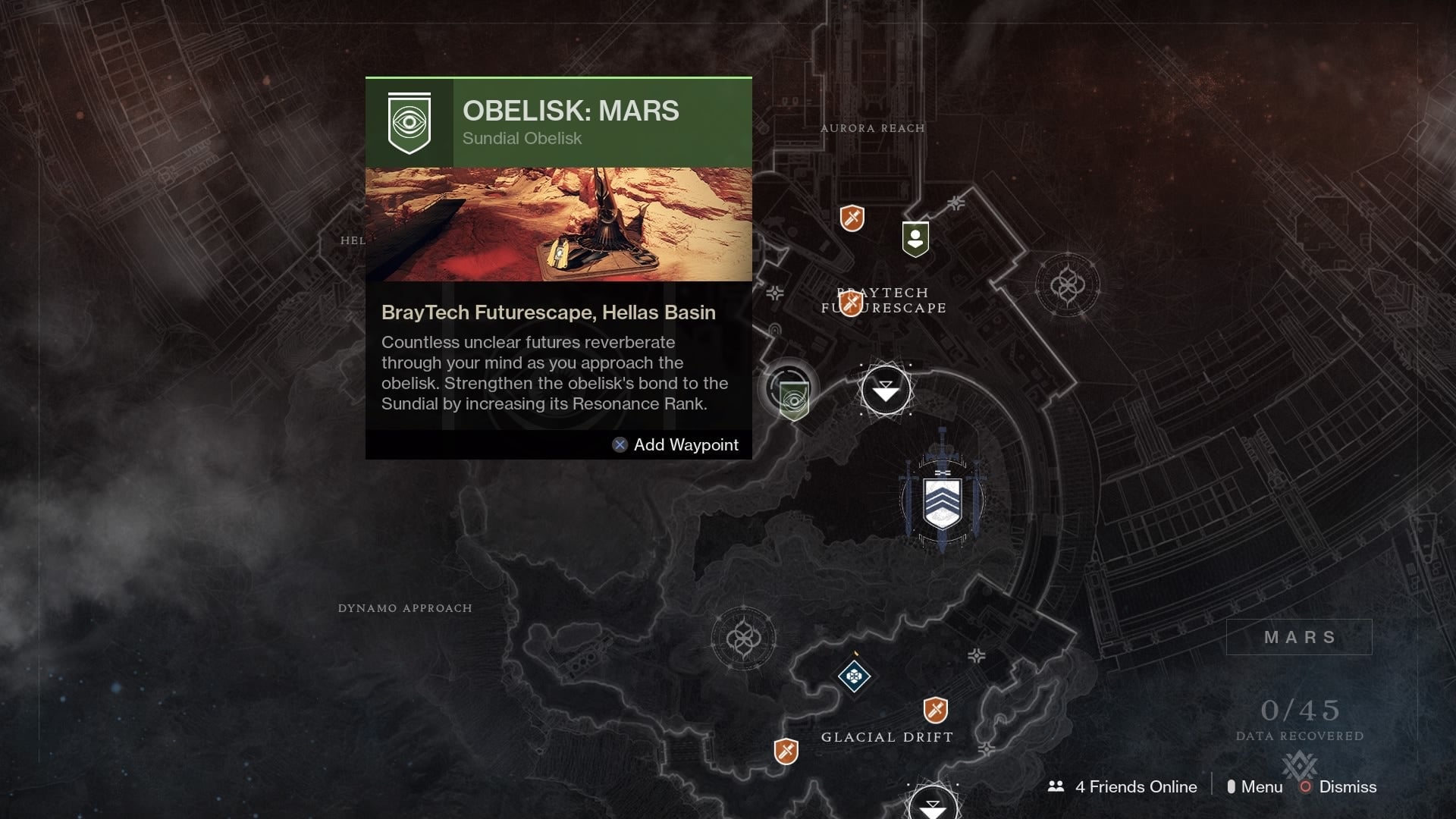Pick the orange adventure shield above Glacial Drift

click(935, 710)
